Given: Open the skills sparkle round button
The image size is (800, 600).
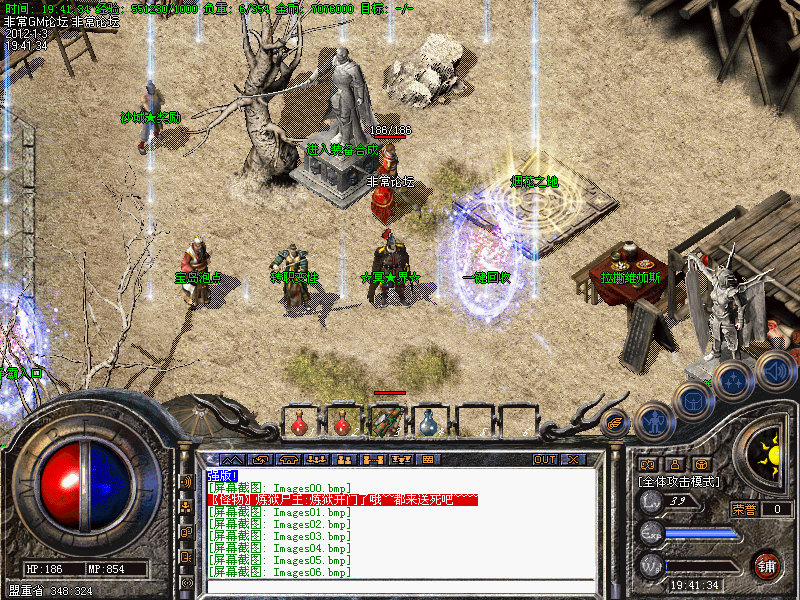Looking at the screenshot, I should click(x=733, y=380).
